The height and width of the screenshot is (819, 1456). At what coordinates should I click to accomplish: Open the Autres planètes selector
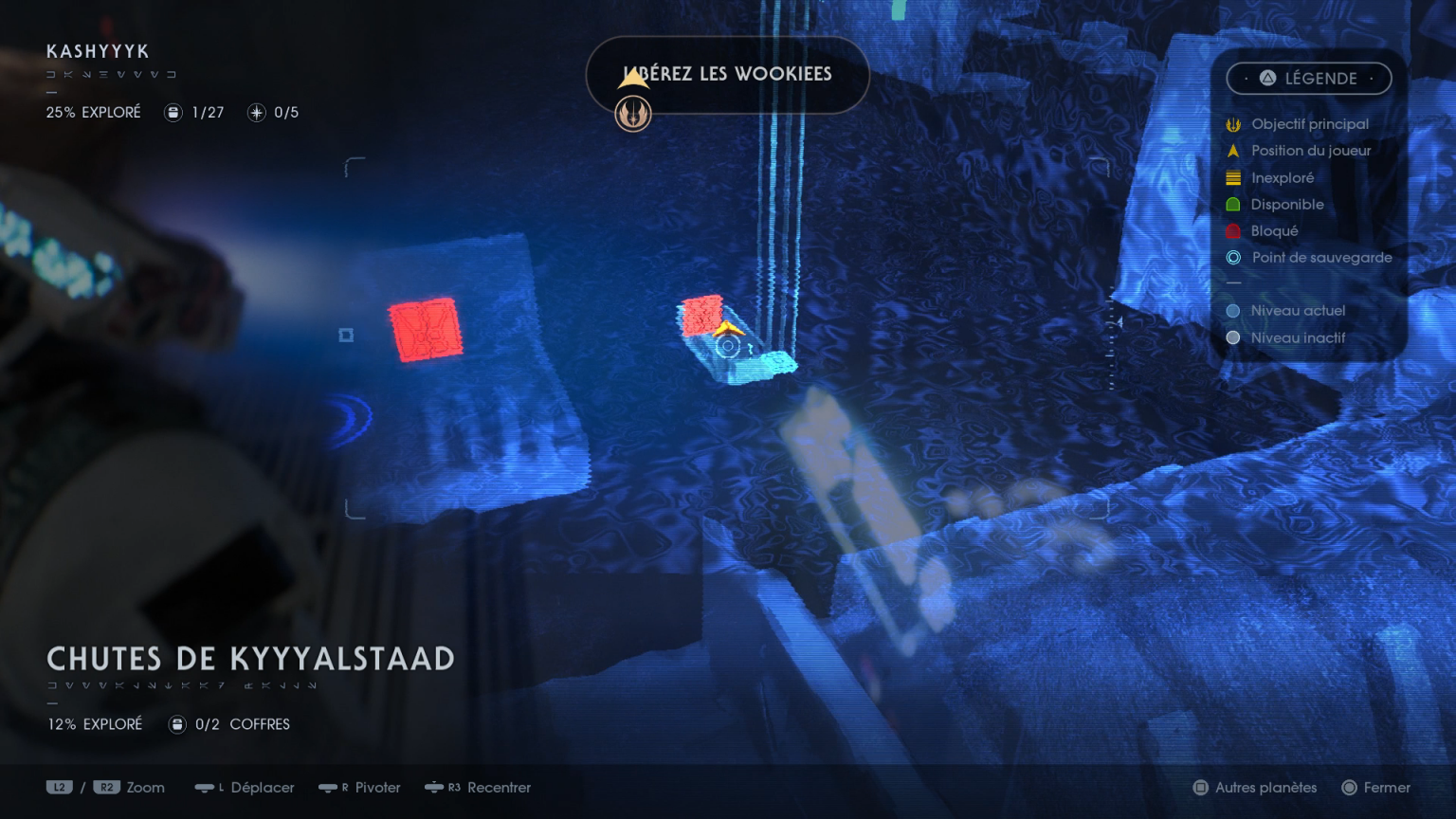click(x=1254, y=788)
